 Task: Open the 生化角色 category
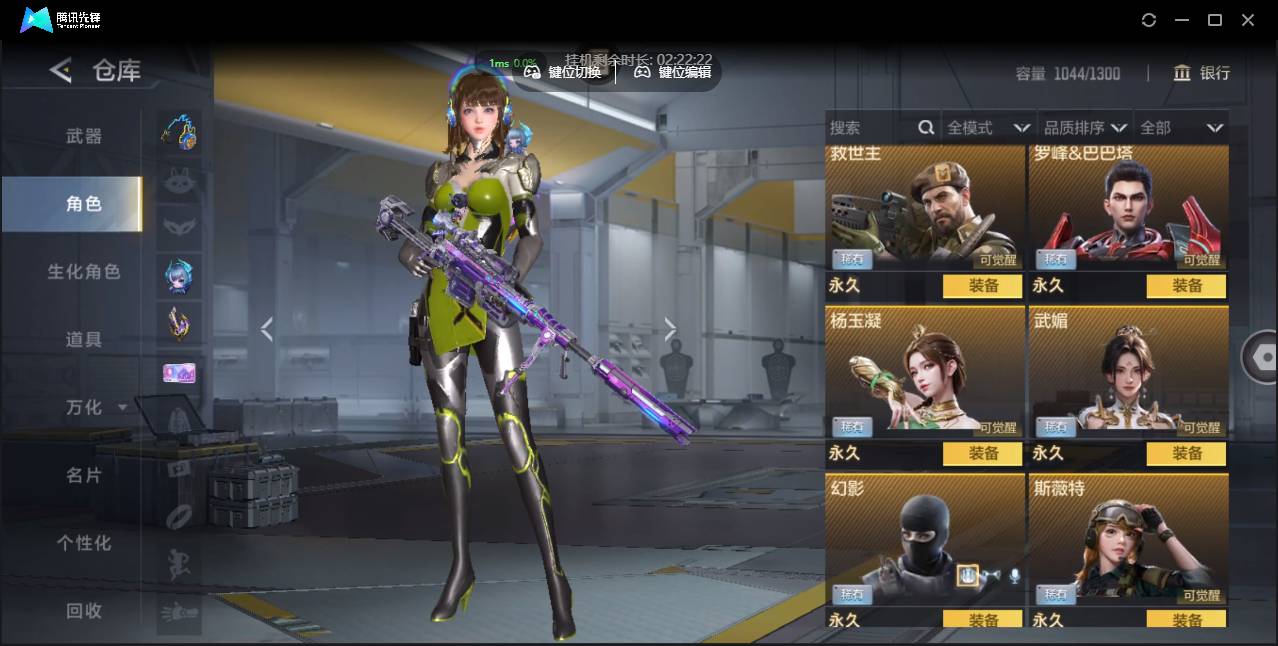click(x=84, y=272)
